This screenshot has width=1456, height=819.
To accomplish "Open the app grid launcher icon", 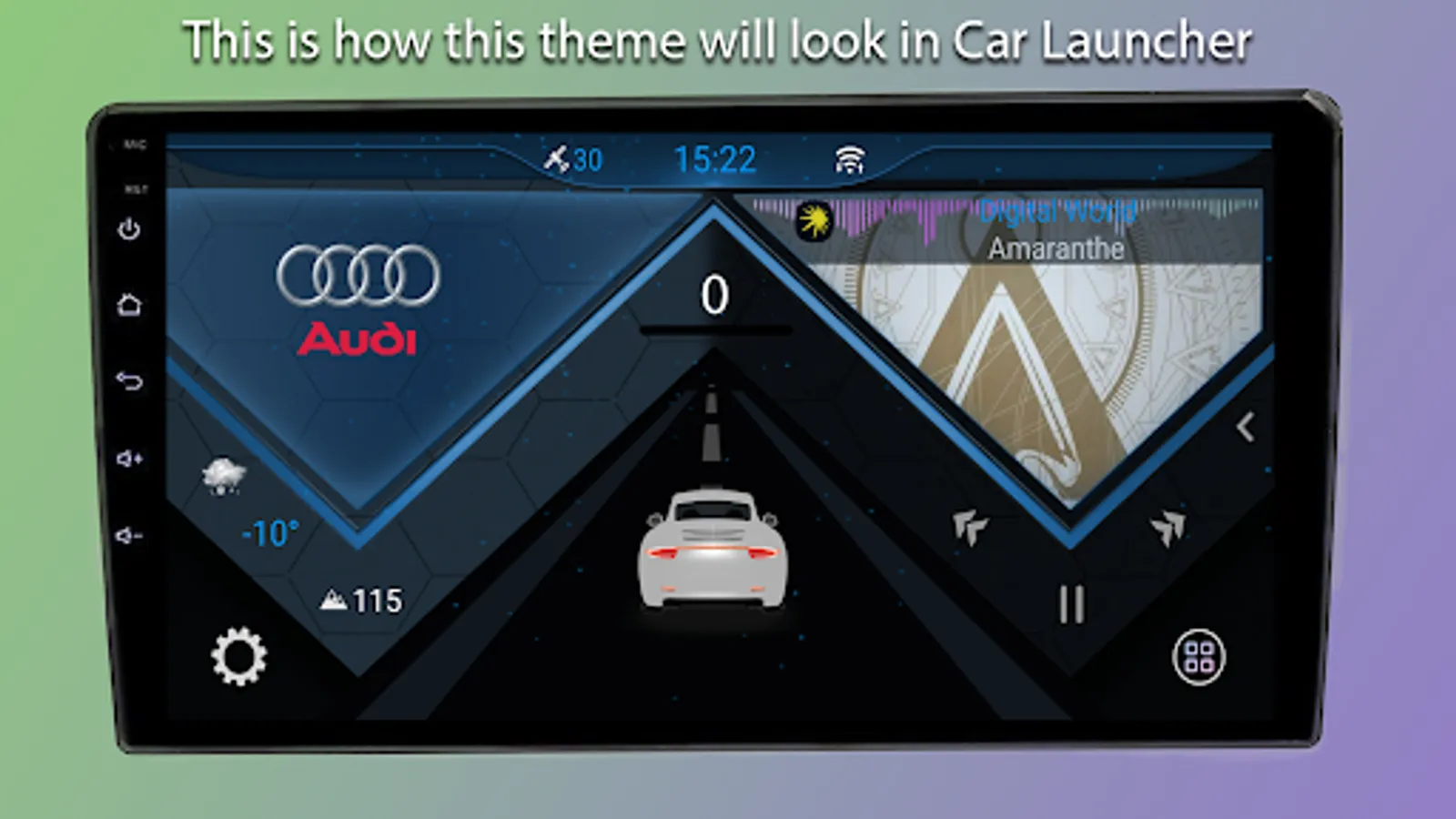I will coord(1200,658).
